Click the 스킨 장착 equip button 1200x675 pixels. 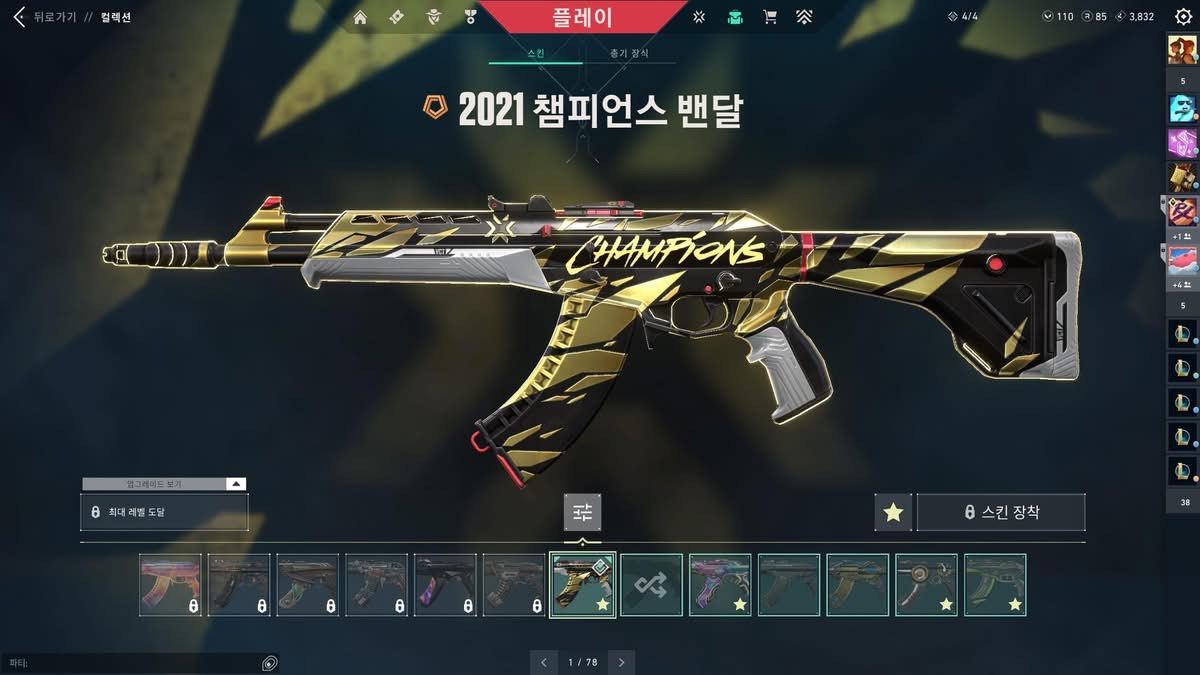point(1001,512)
